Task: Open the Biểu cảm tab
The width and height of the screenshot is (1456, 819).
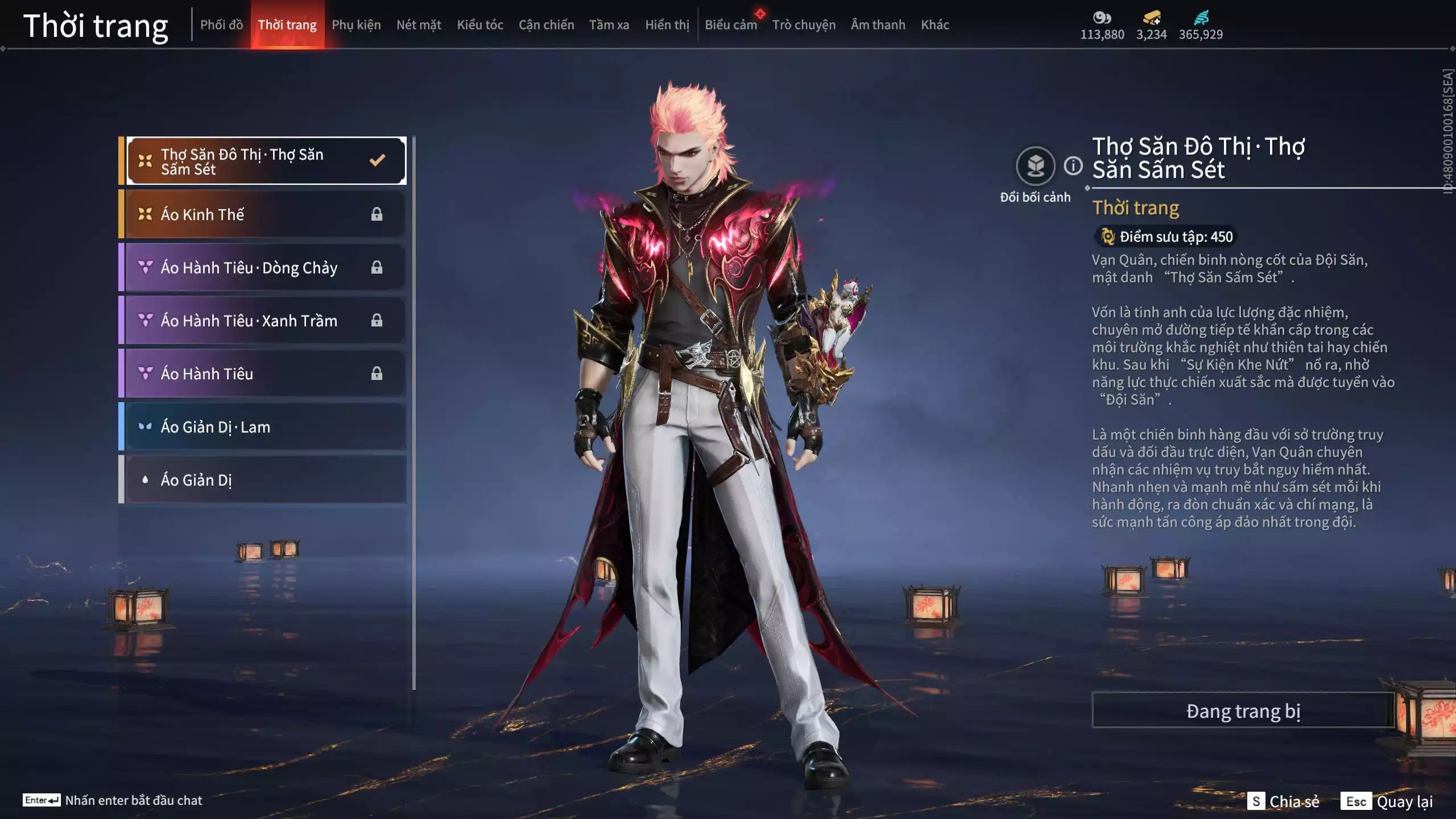Action: point(731,25)
